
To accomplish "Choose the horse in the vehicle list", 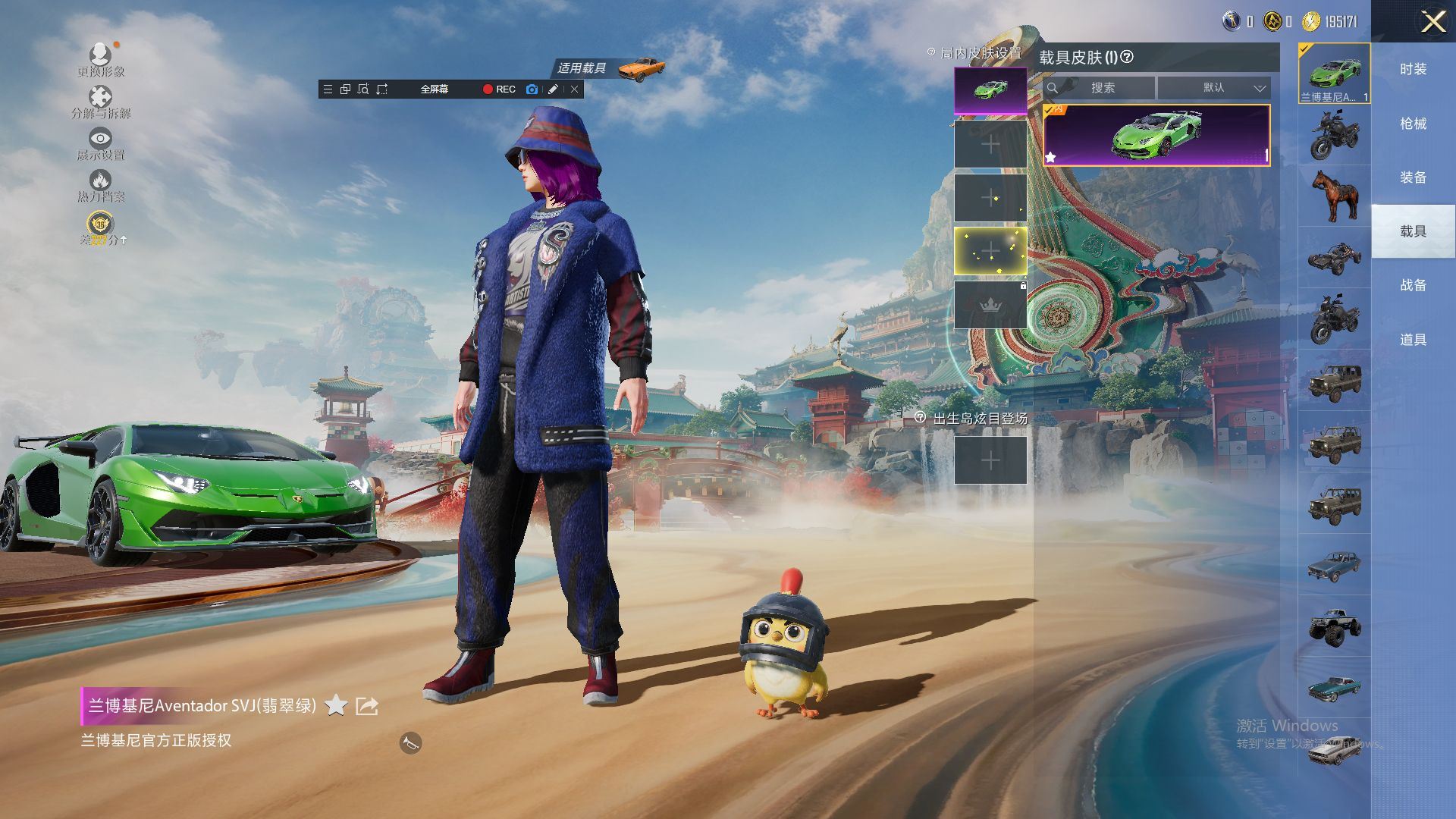I will [x=1334, y=196].
